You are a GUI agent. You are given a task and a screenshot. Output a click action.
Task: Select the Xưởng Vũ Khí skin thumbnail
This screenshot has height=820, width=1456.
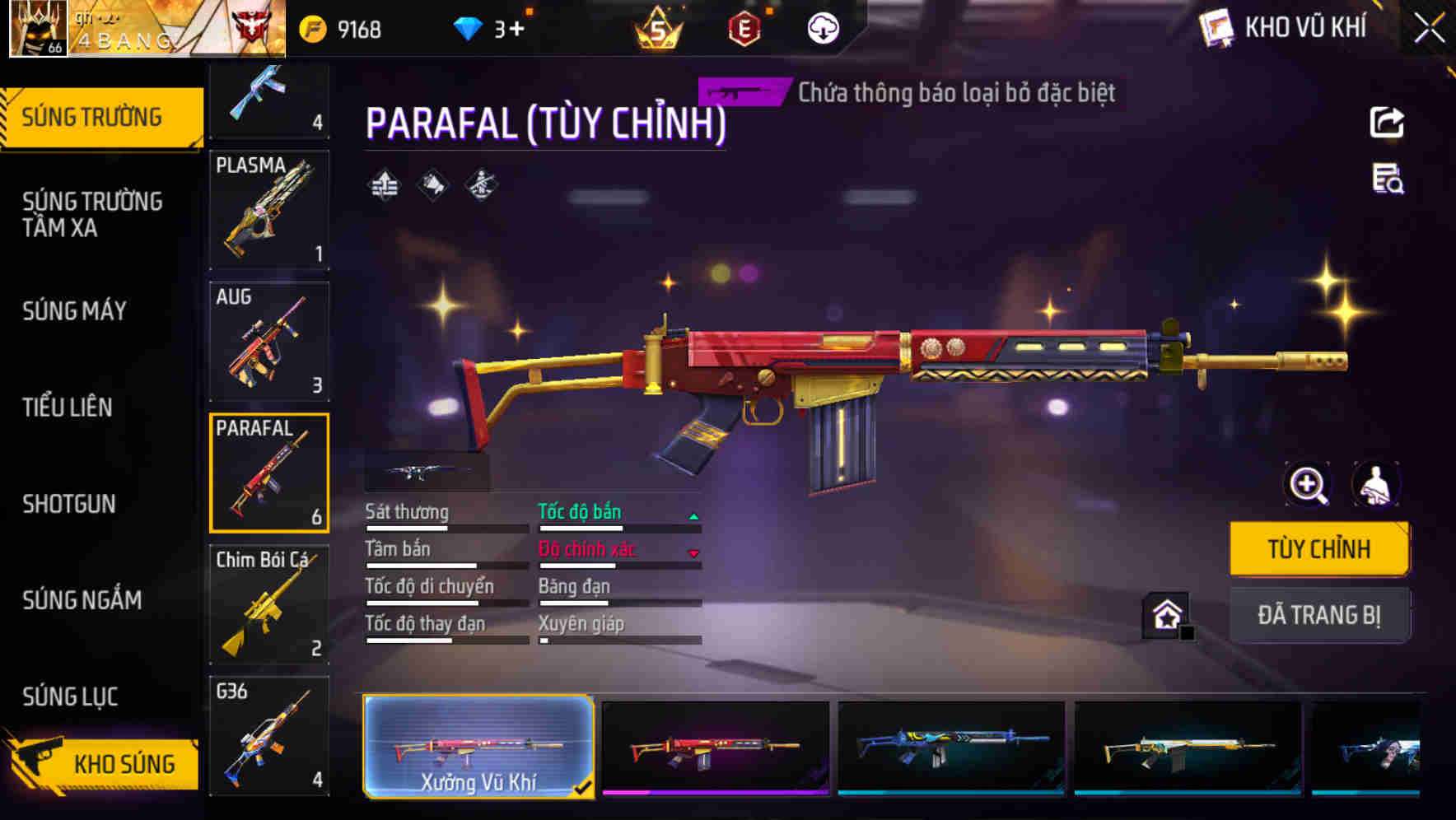[478, 746]
